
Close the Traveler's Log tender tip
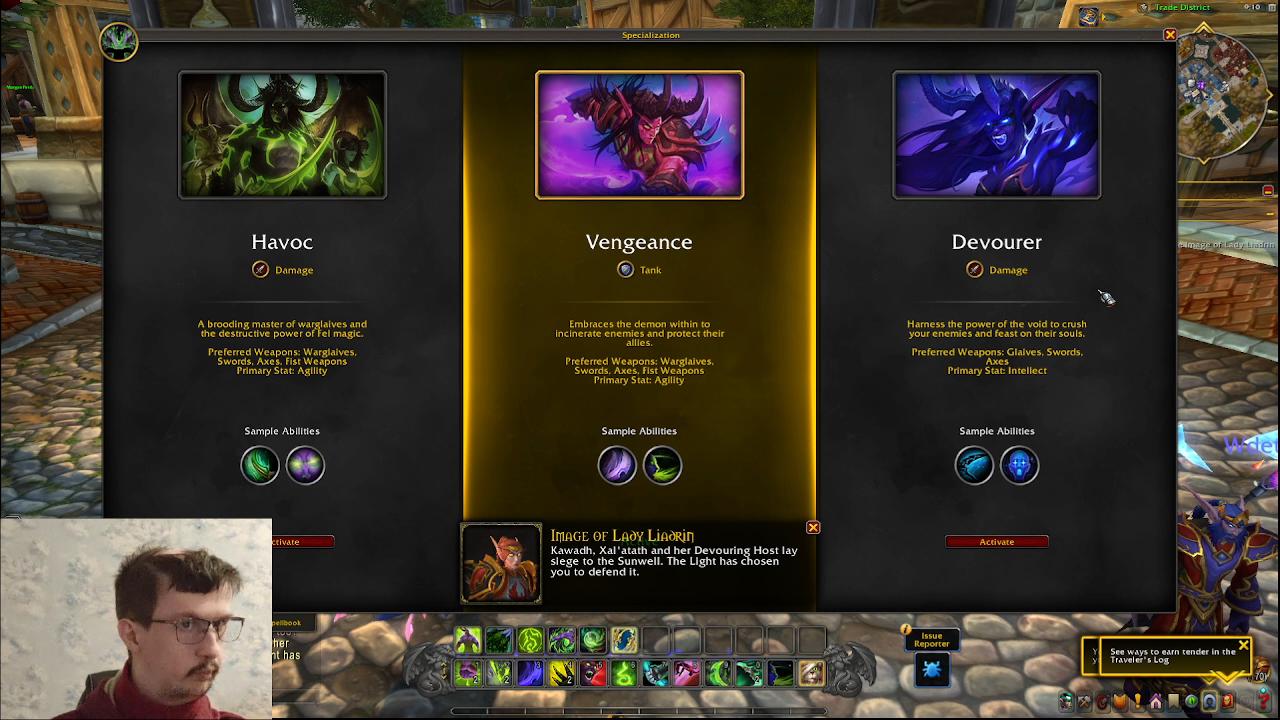1243,645
